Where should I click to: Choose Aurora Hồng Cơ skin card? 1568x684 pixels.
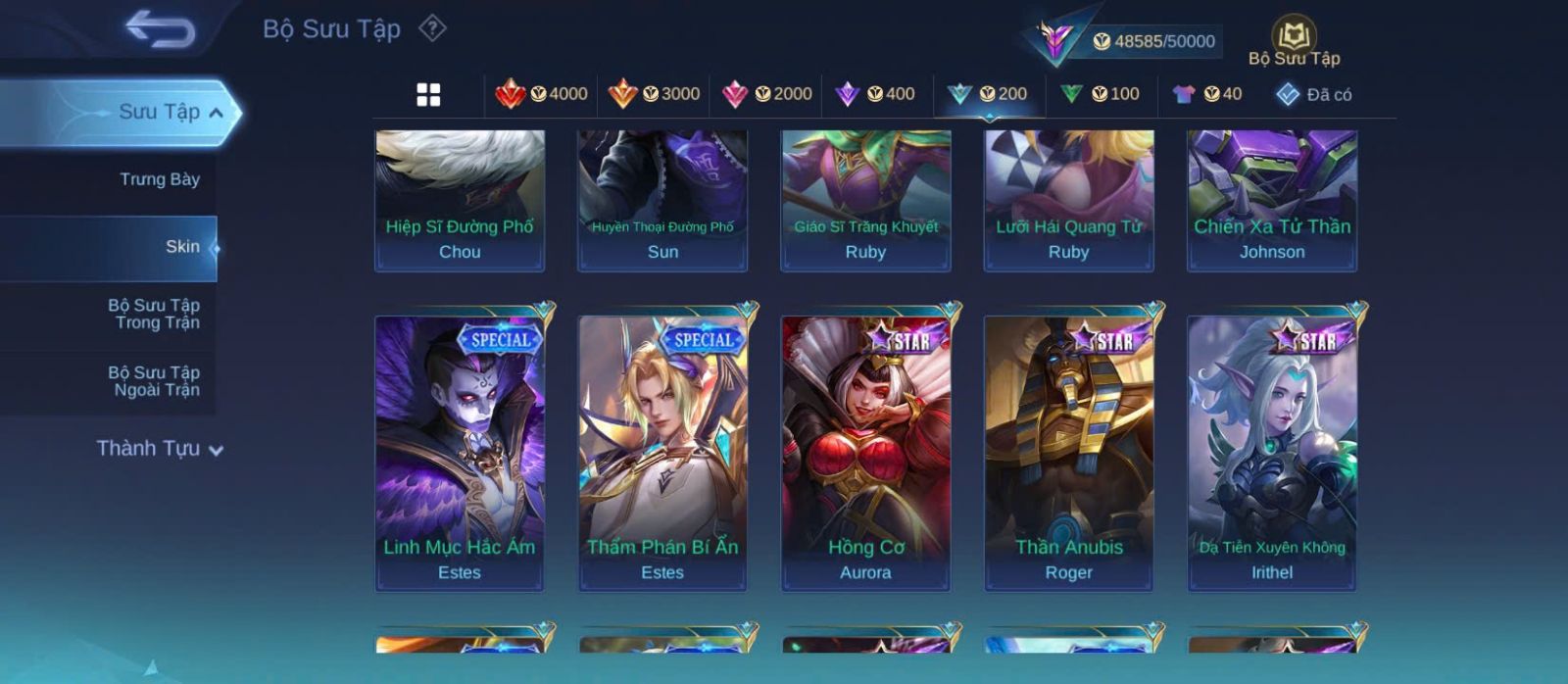point(865,453)
